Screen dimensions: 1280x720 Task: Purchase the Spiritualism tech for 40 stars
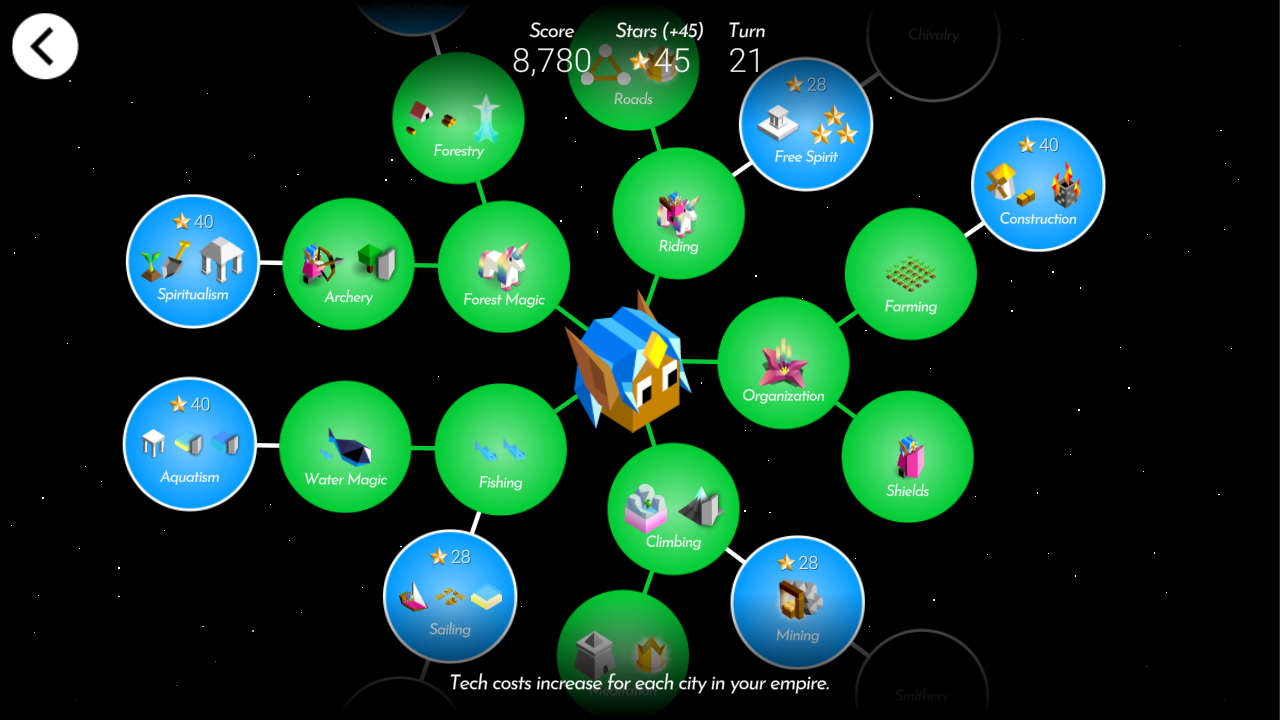[192, 261]
